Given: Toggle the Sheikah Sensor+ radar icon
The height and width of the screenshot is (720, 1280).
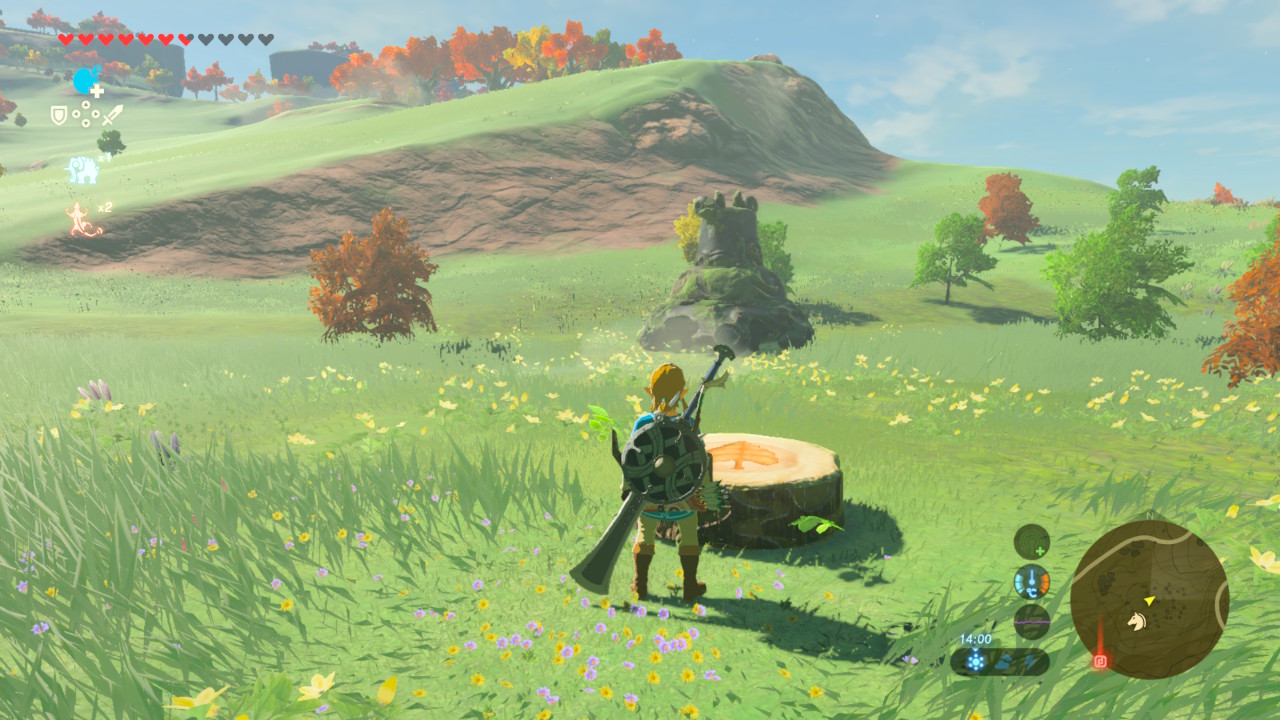Looking at the screenshot, I should pyautogui.click(x=1031, y=541).
